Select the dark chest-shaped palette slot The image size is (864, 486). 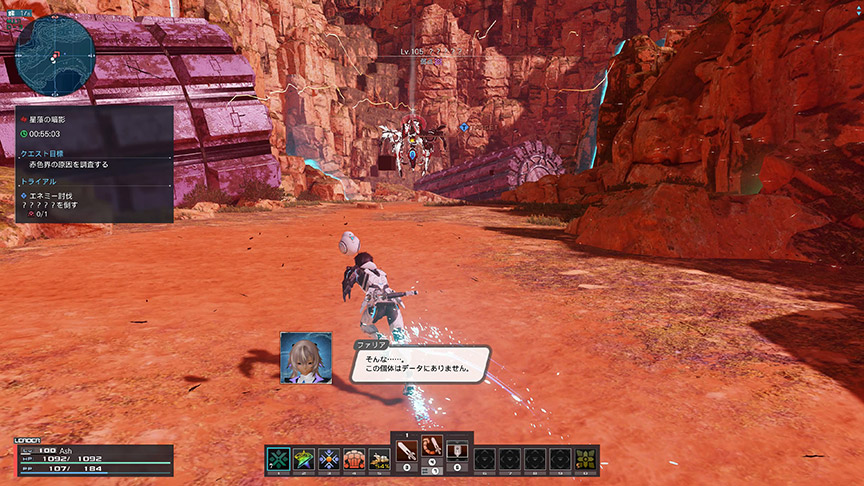pos(457,449)
